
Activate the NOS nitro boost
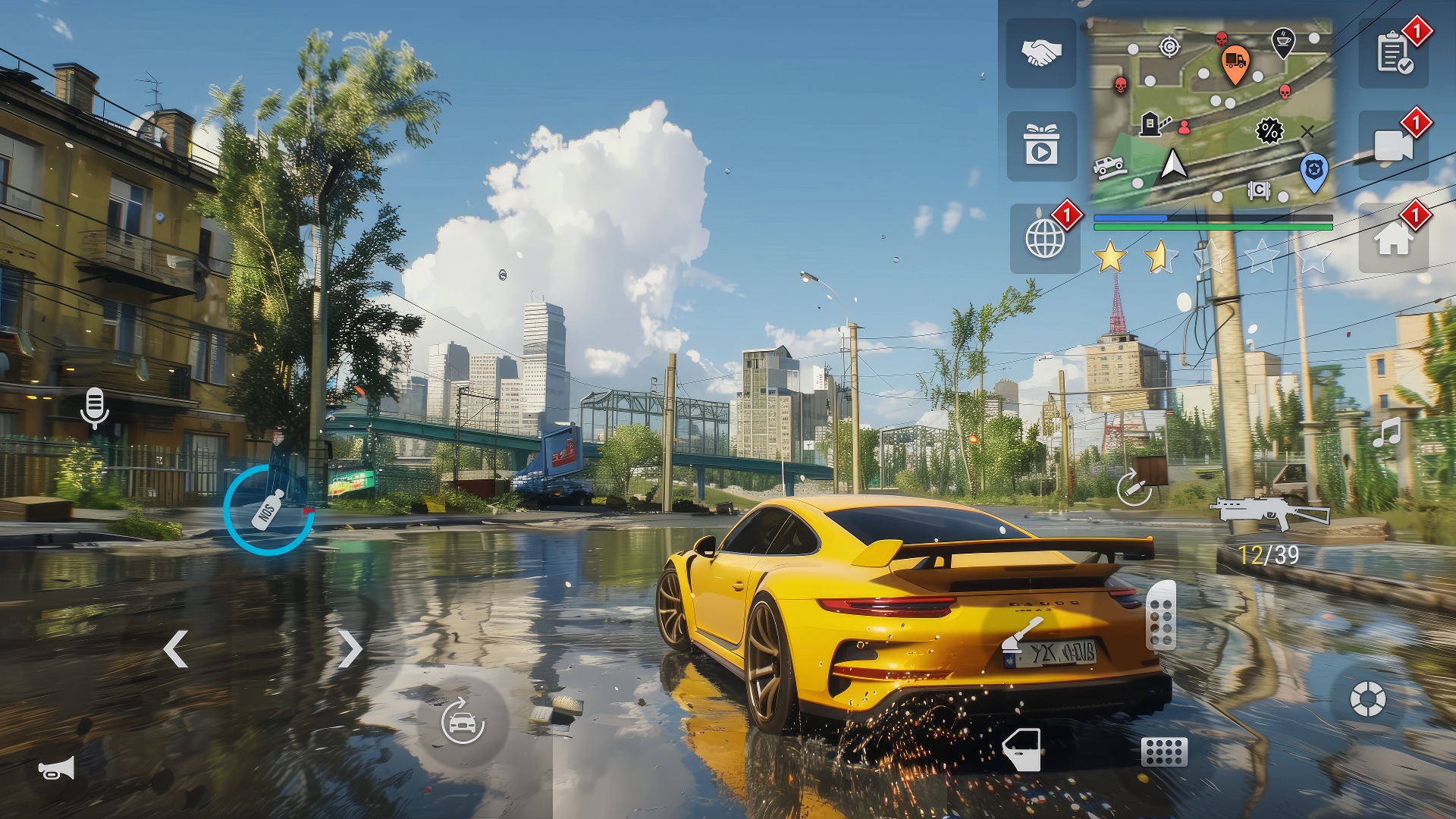pos(268,510)
